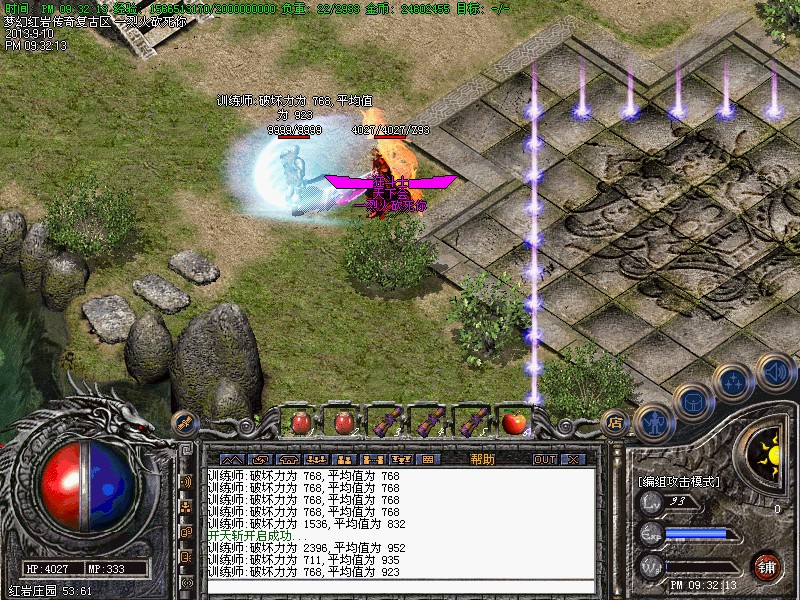
Task: Use the purple scroll in slot five
Action: pyautogui.click(x=472, y=422)
